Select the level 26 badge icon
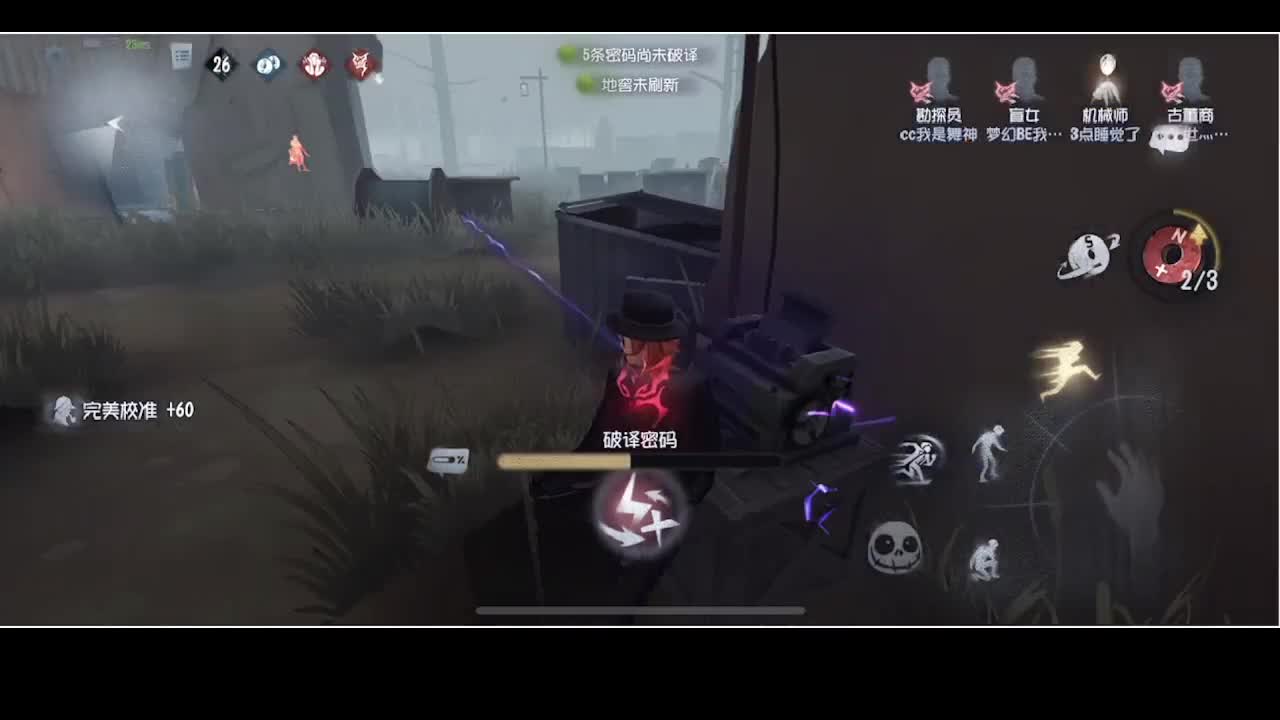This screenshot has height=720, width=1280. coord(222,64)
